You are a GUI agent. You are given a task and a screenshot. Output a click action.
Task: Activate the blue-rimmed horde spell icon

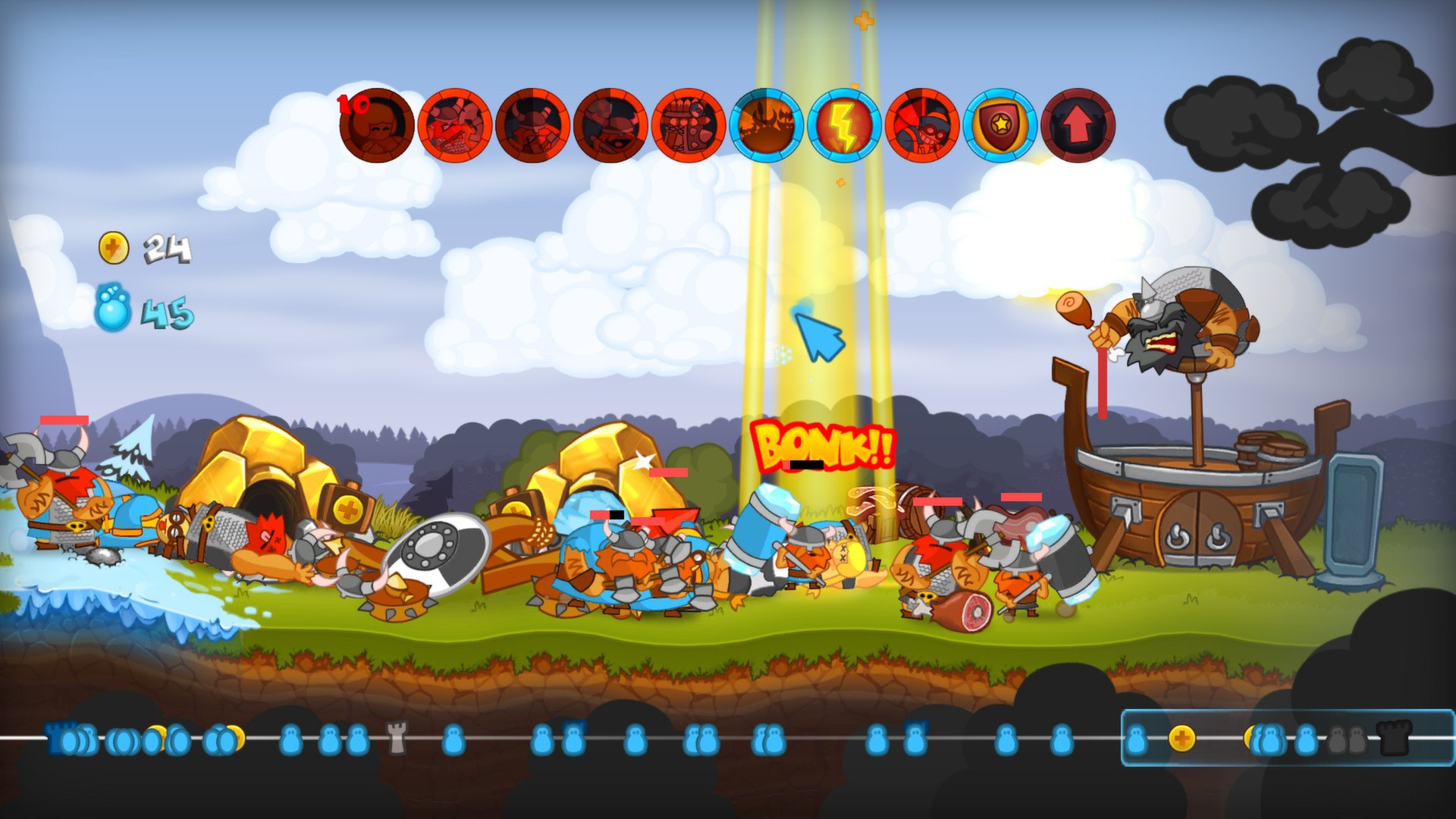(767, 127)
